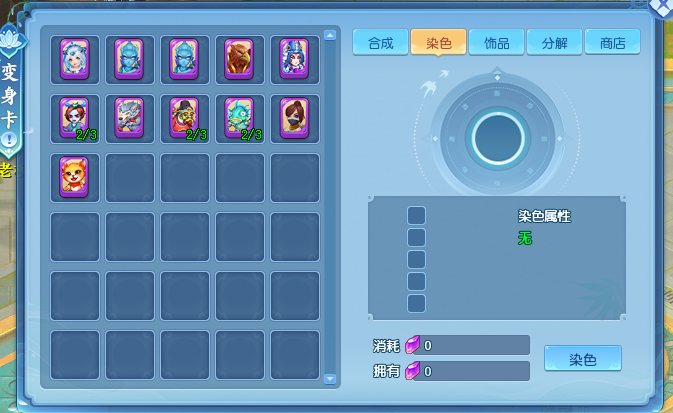Choose the brown eagle card
Viewport: 673px width, 413px height.
[x=239, y=59]
